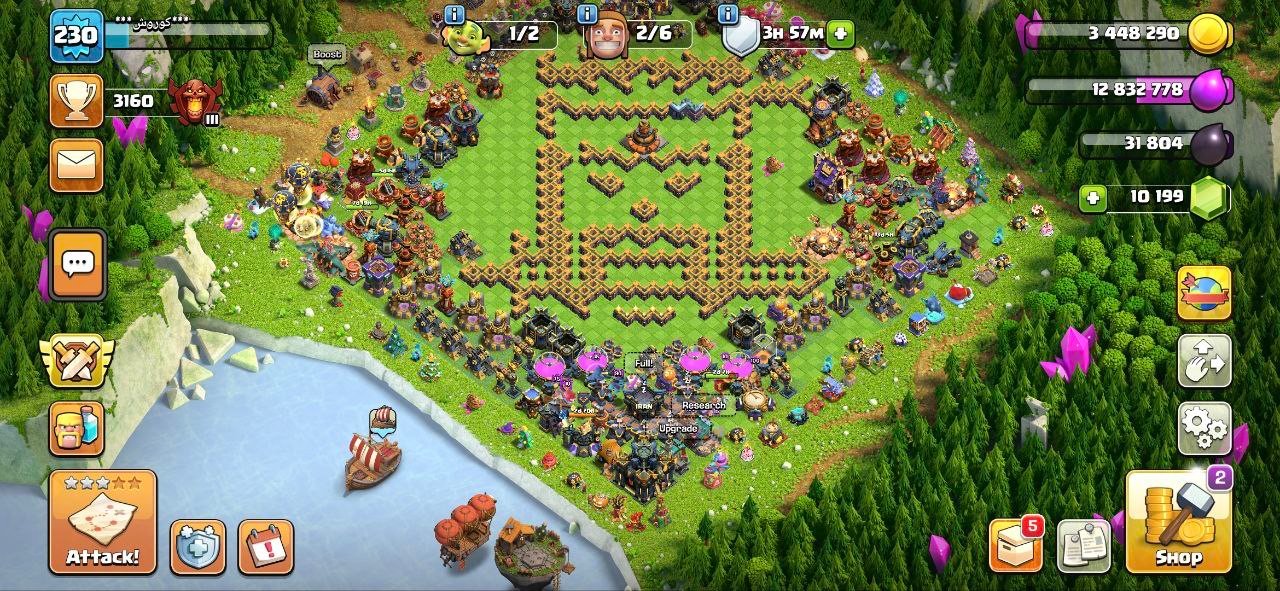Open the trophy count button showing 3160
This screenshot has width=1280, height=591.
pos(76,101)
